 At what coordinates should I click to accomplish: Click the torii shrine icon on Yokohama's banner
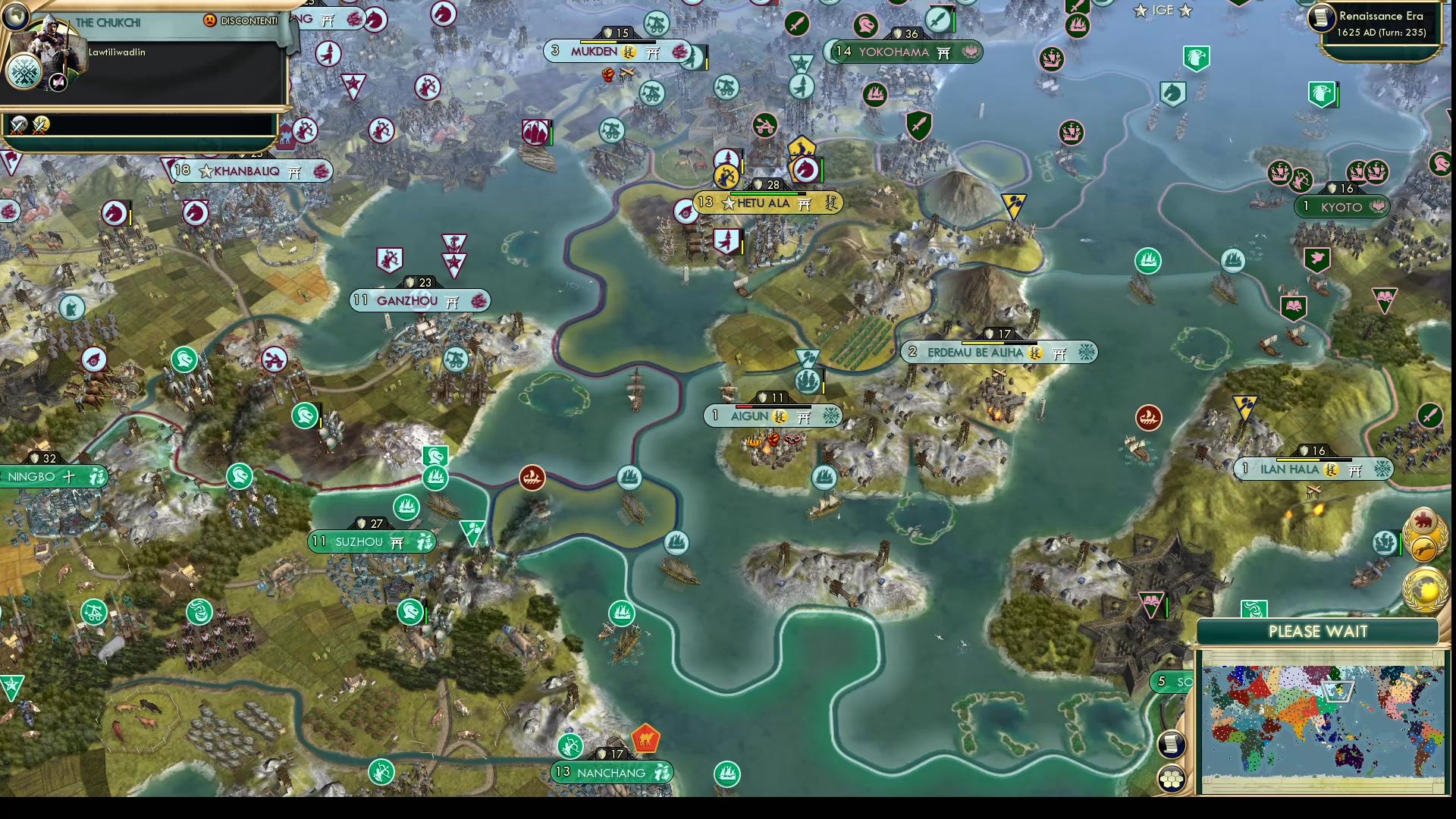coord(945,52)
